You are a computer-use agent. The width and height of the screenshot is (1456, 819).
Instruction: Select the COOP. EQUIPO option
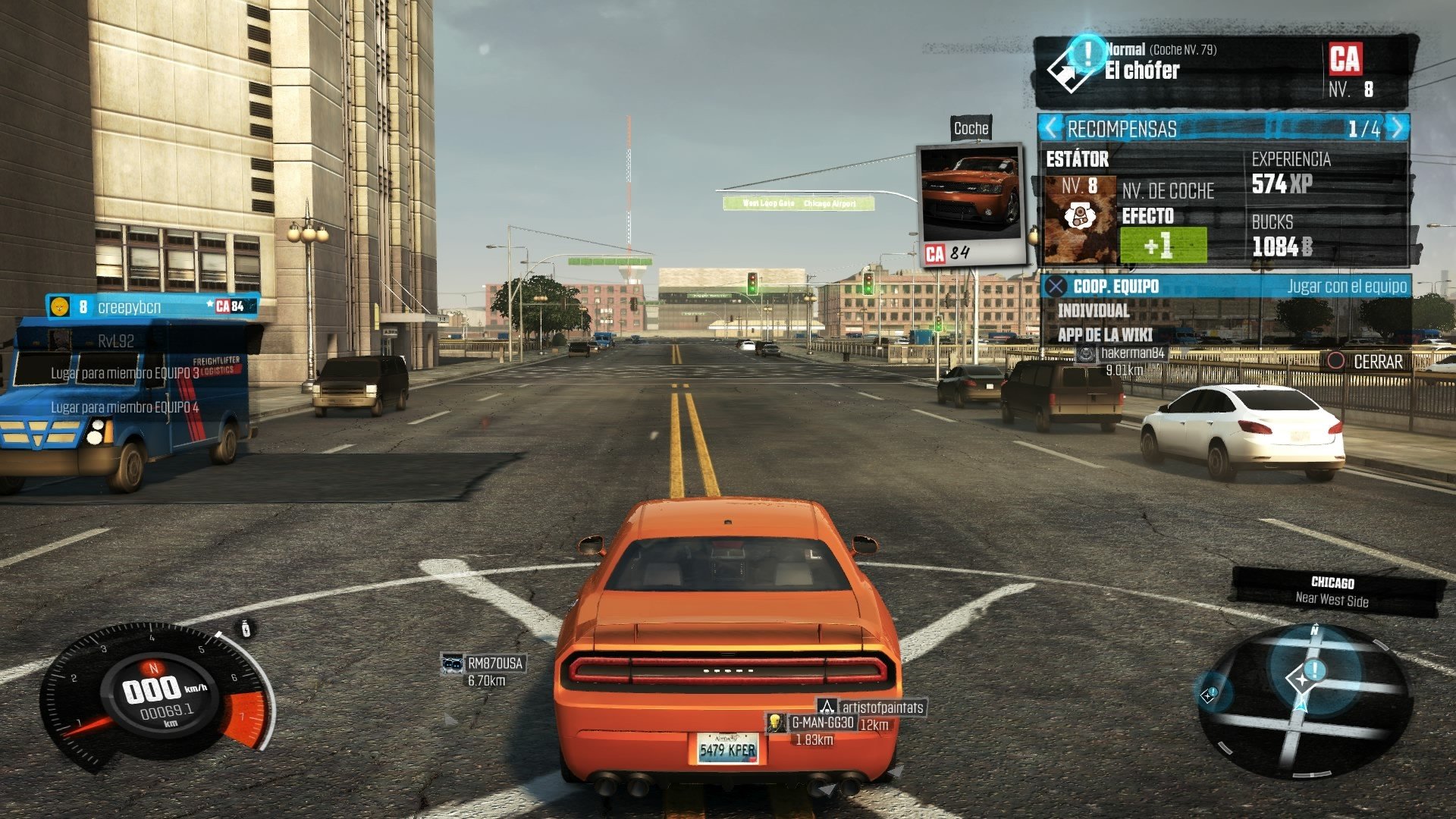[1116, 287]
